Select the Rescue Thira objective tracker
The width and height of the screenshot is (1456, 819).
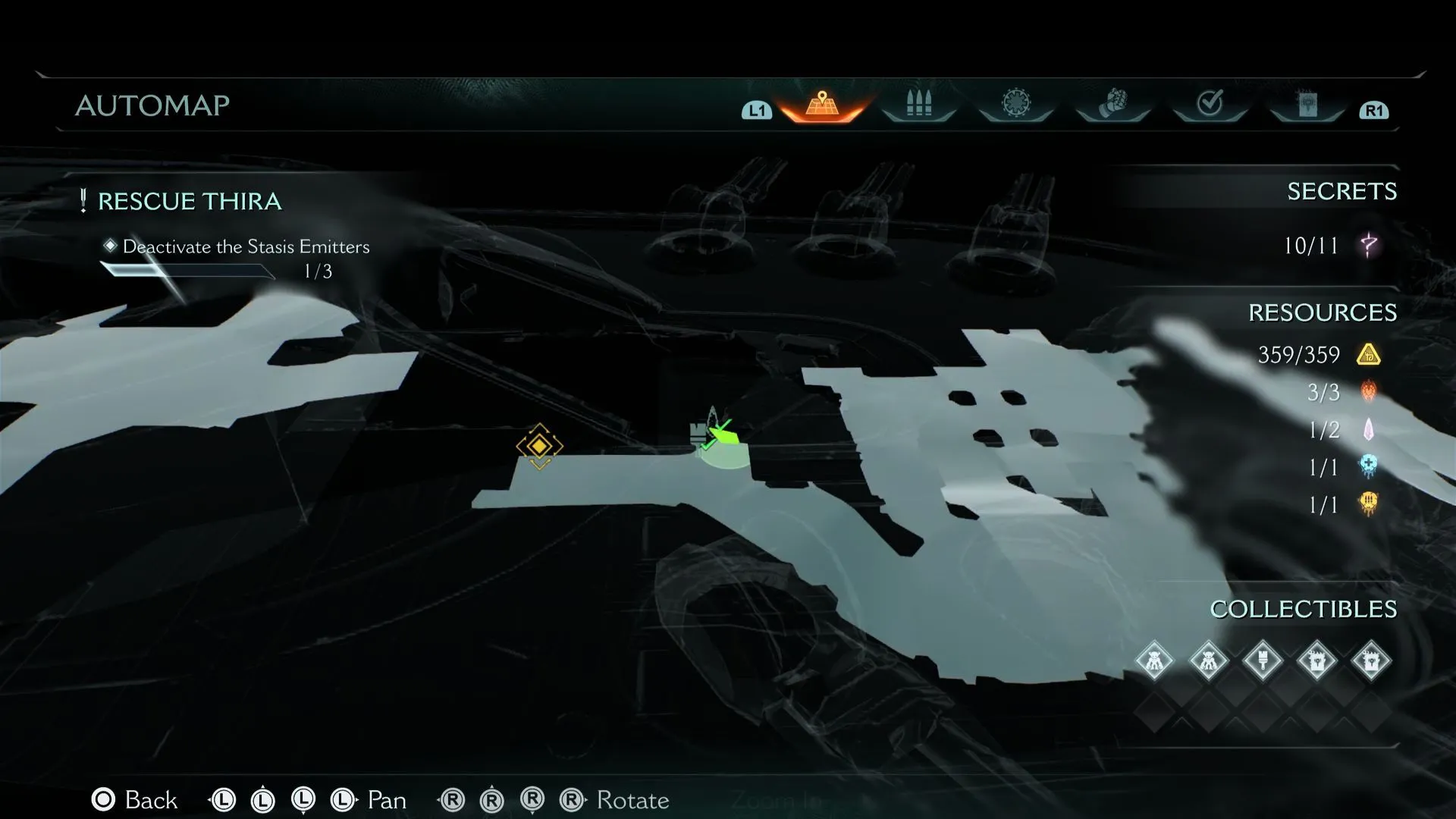point(190,202)
